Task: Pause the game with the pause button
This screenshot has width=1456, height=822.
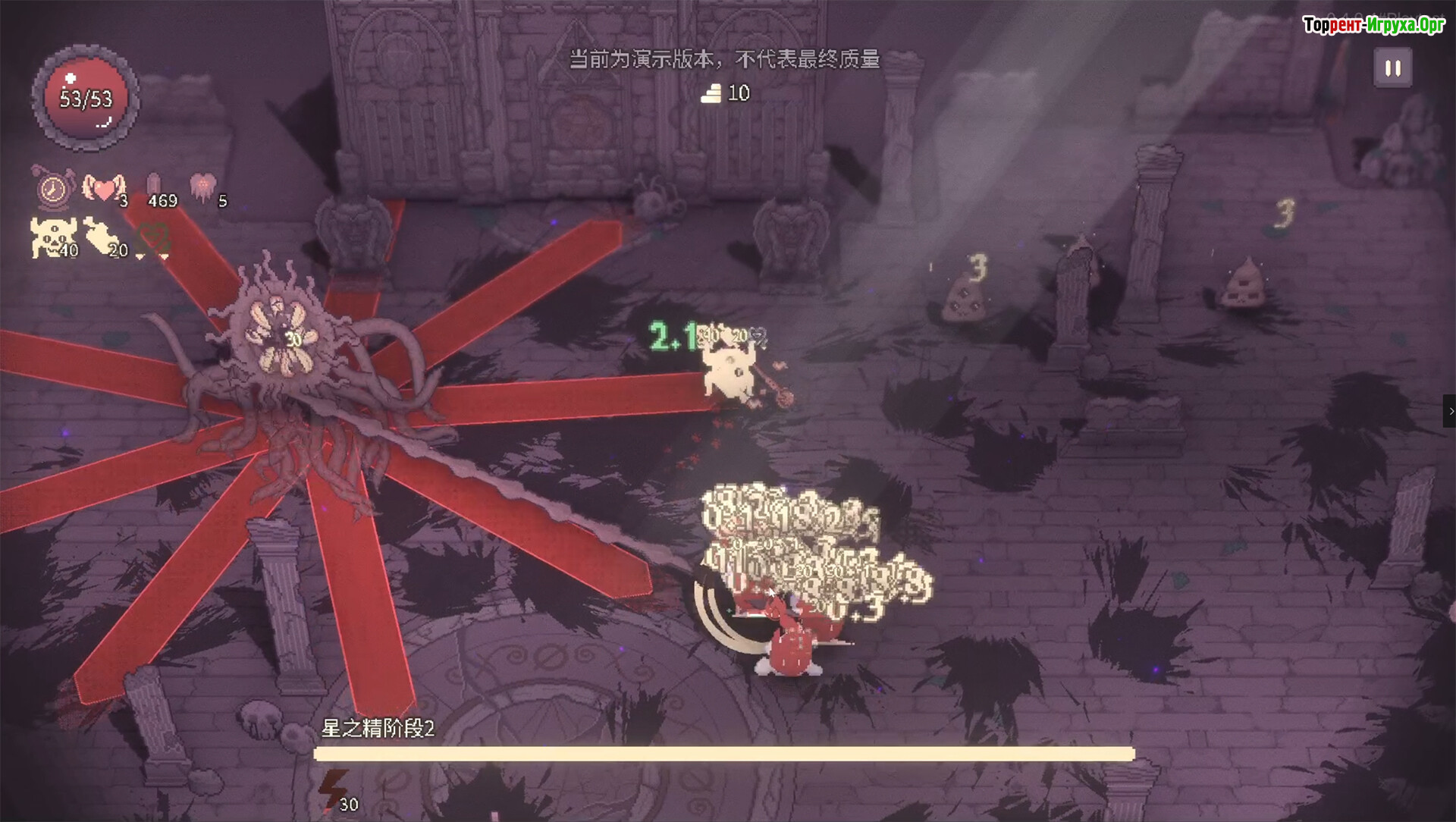Action: (1393, 68)
